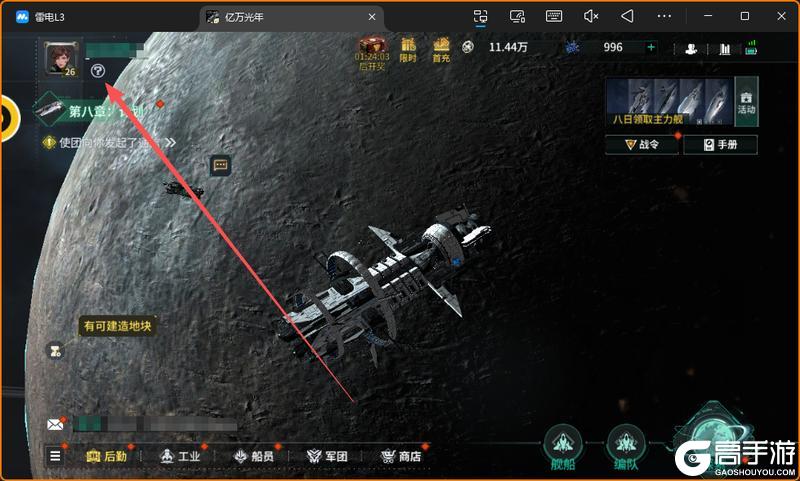Open the 战令 battle pass

642,145
